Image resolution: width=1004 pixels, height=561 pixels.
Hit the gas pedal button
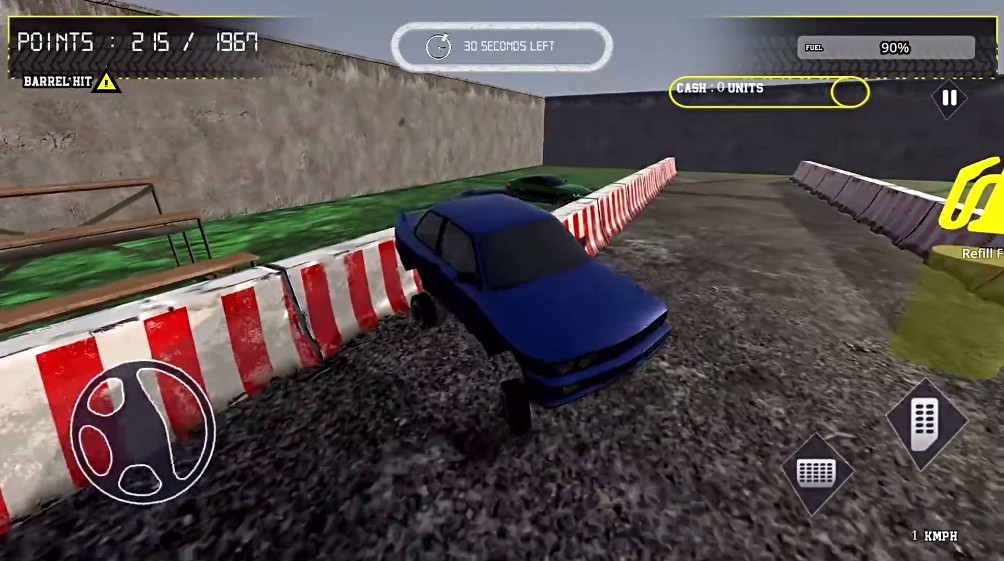point(926,425)
